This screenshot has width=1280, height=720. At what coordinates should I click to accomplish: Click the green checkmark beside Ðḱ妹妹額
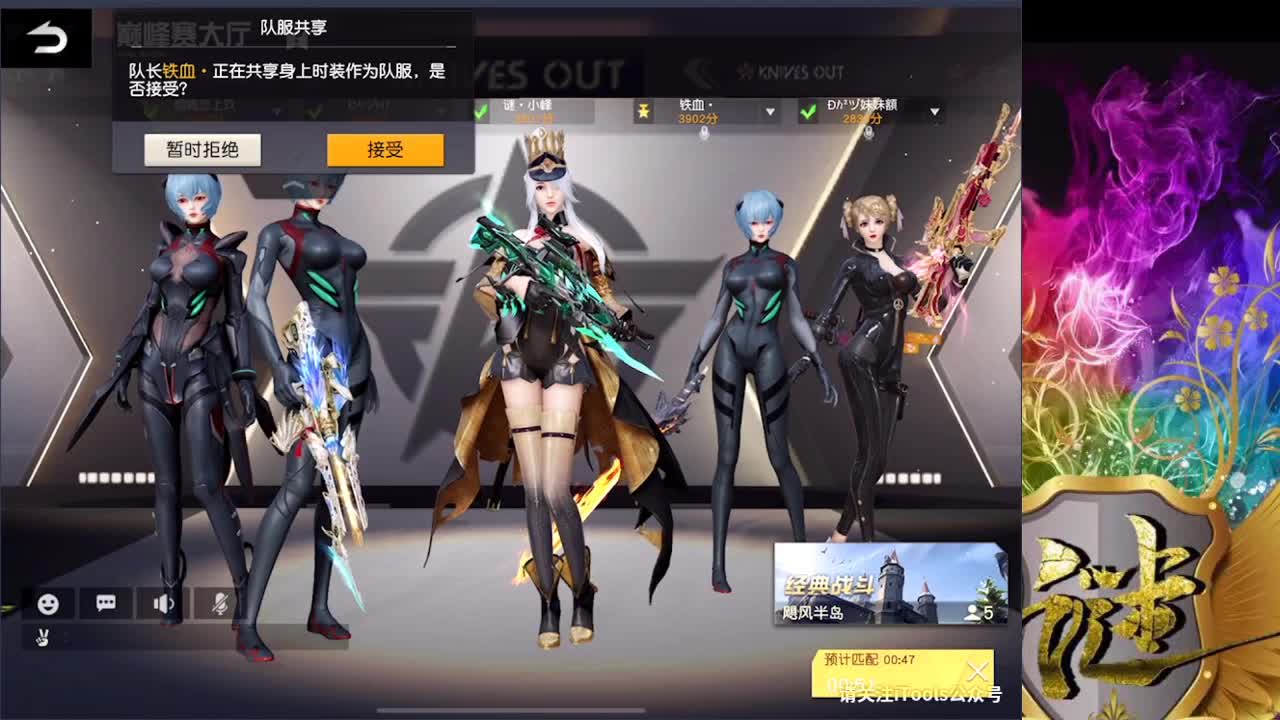coord(808,111)
